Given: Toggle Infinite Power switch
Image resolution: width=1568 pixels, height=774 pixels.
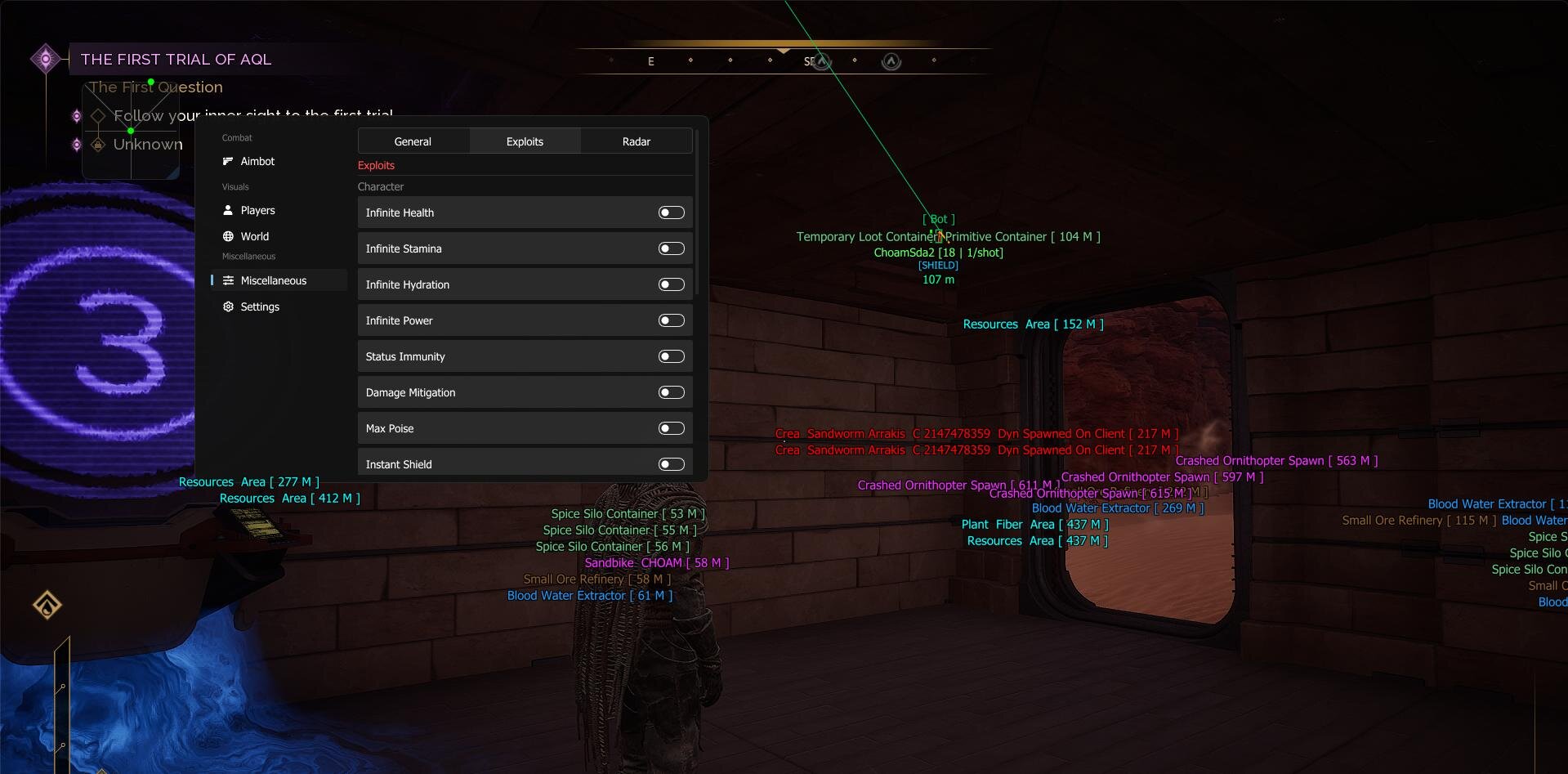Looking at the screenshot, I should [x=671, y=320].
